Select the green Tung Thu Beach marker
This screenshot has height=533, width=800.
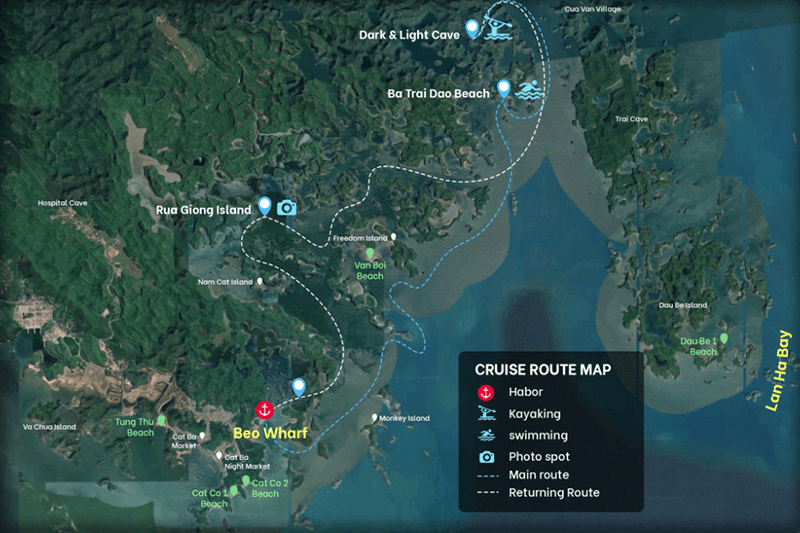(x=160, y=421)
